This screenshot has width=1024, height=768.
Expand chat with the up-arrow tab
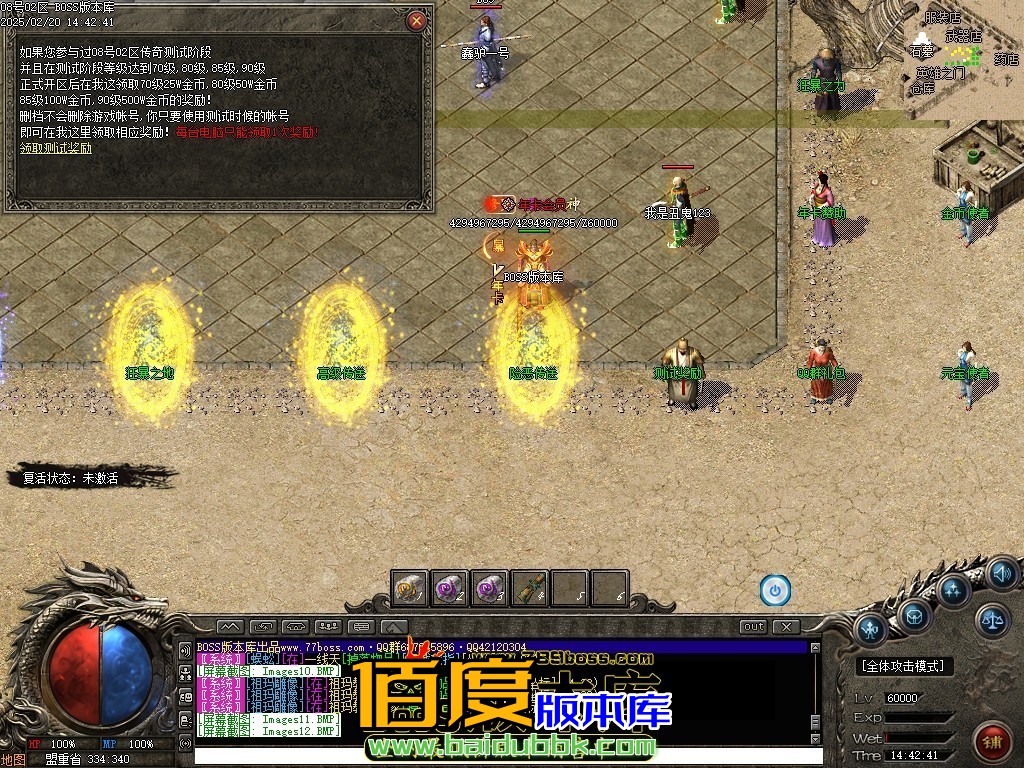point(394,627)
